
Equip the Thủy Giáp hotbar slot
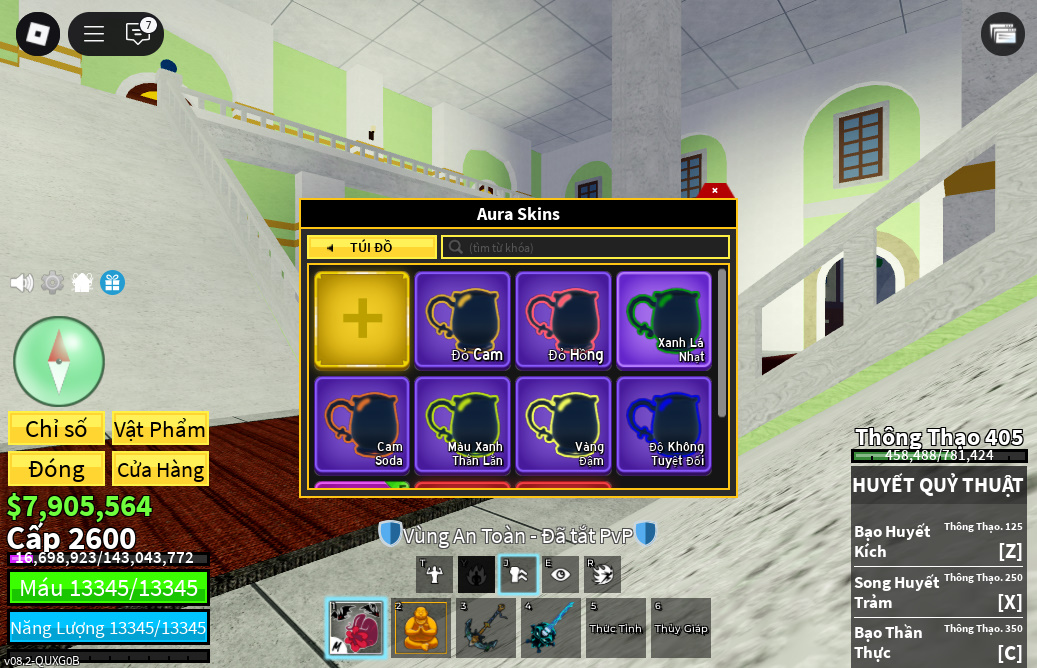pyautogui.click(x=681, y=628)
